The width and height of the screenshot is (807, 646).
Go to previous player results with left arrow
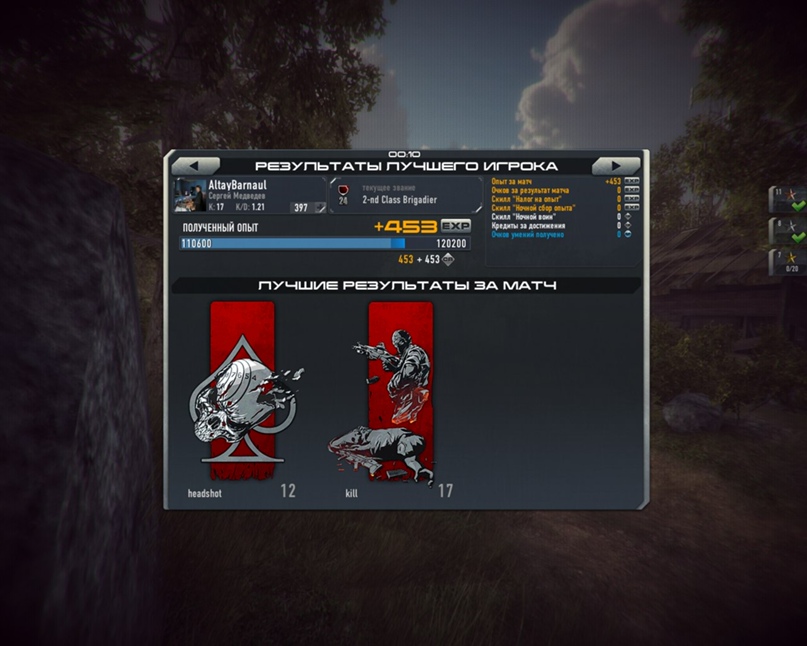tap(196, 166)
